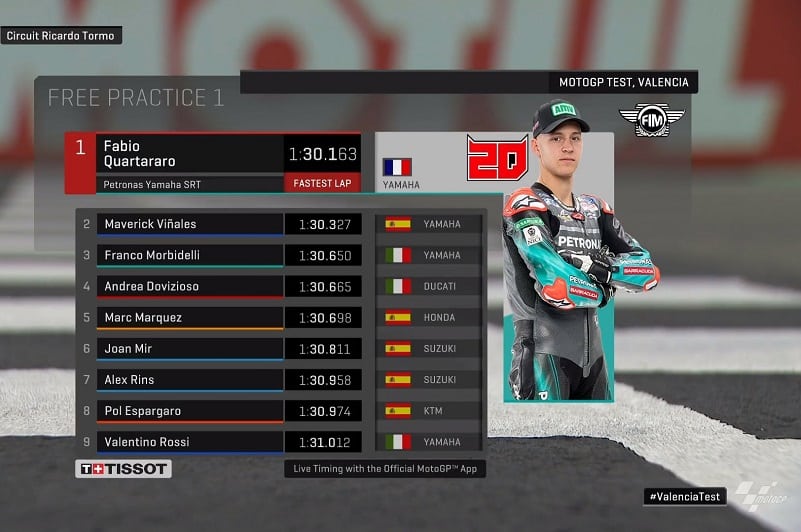Select Fabio Quartararo's fastest lap row
This screenshot has width=801, height=532.
click(x=220, y=162)
